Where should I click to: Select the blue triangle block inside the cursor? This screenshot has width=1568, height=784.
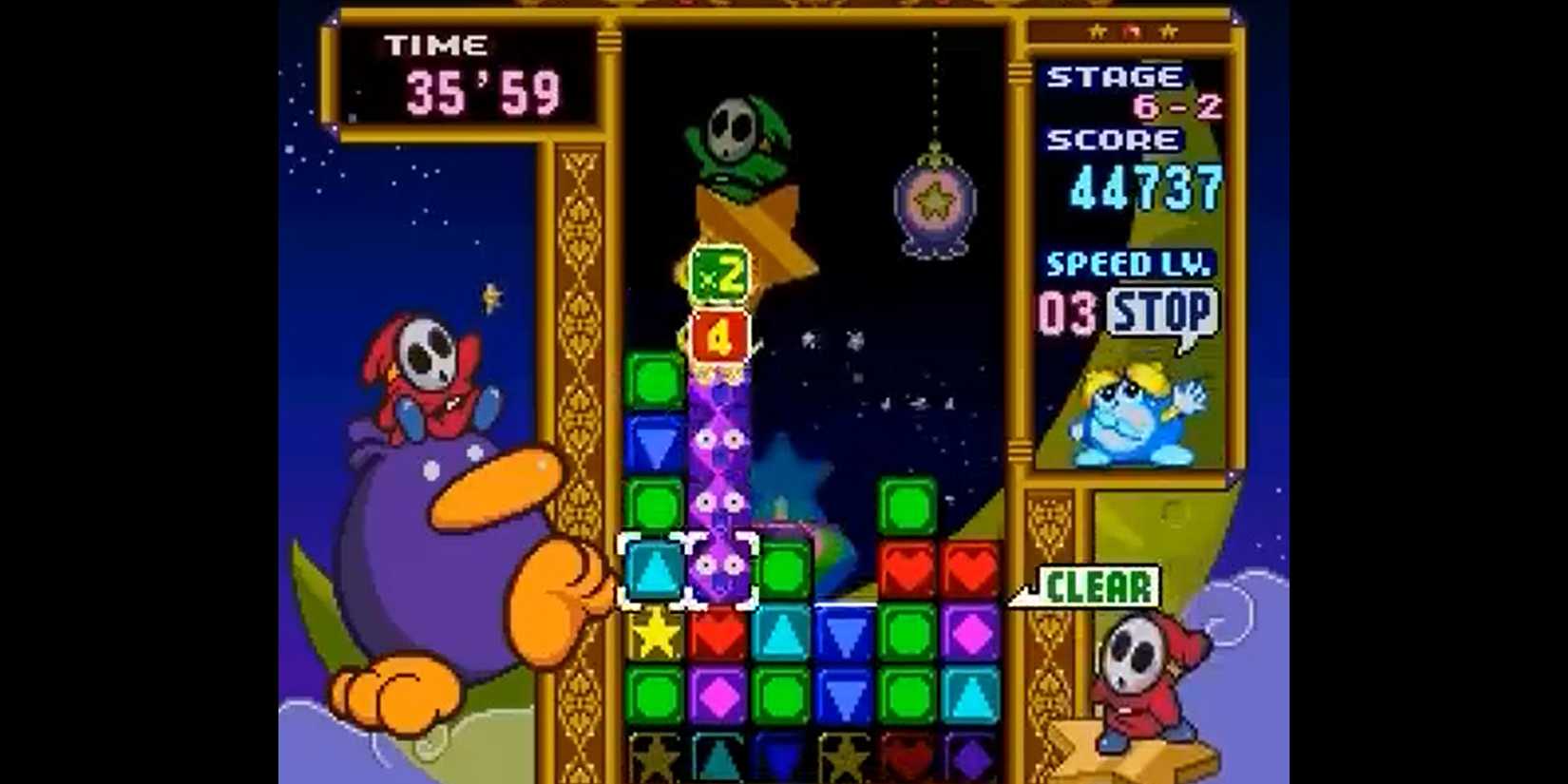pos(654,570)
